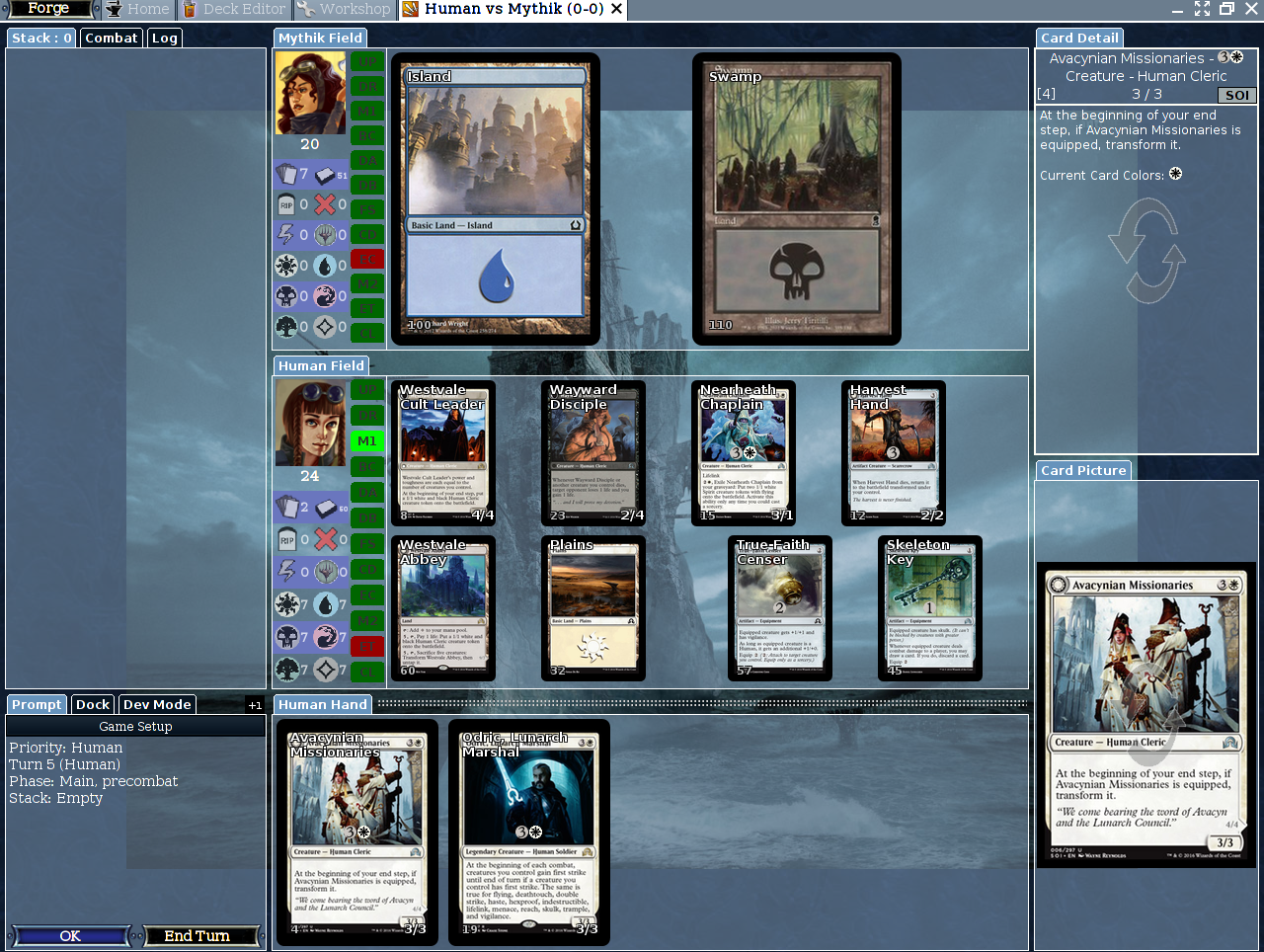Open the Forge main menu button

pyautogui.click(x=48, y=9)
